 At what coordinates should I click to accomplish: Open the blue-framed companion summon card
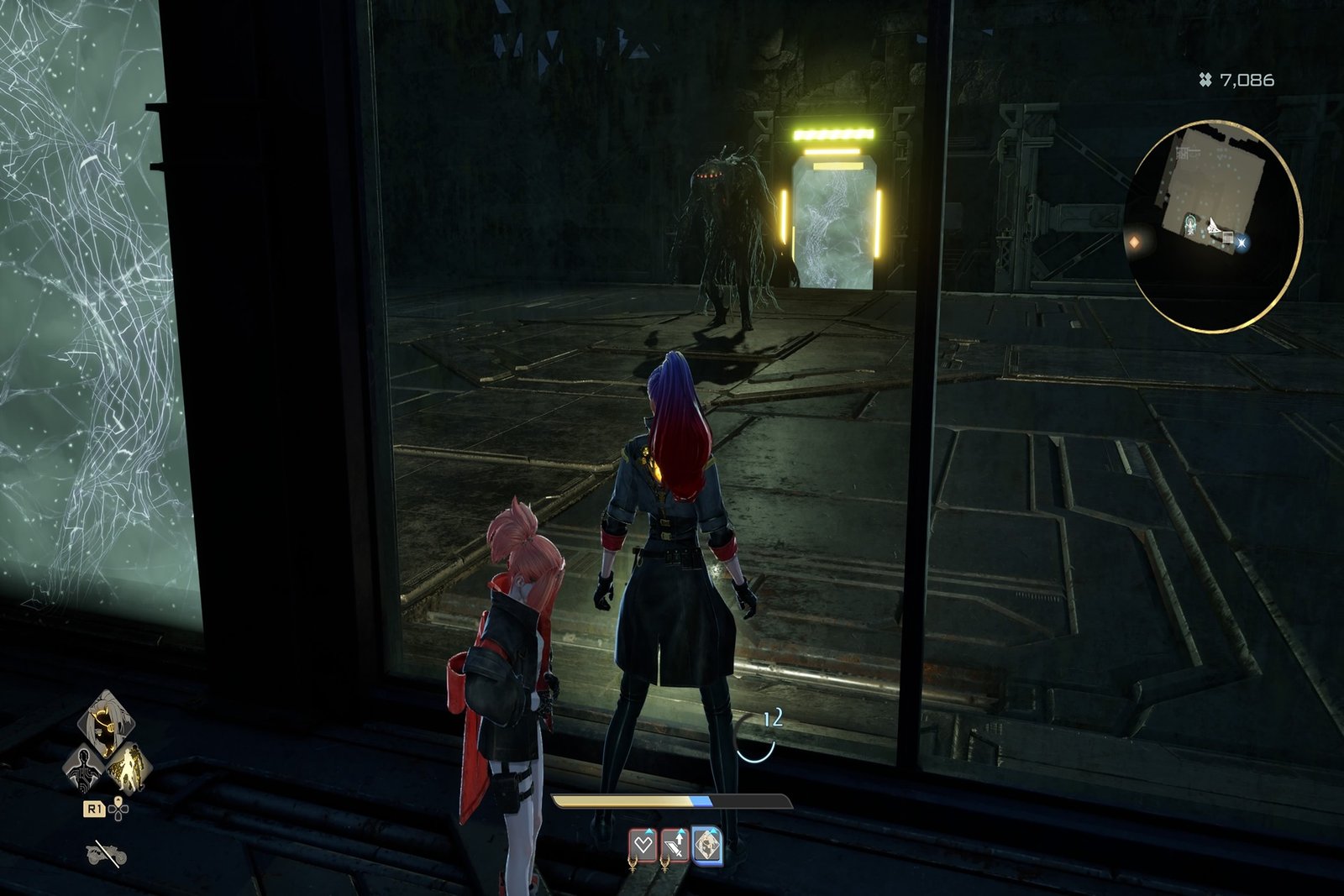(x=708, y=846)
